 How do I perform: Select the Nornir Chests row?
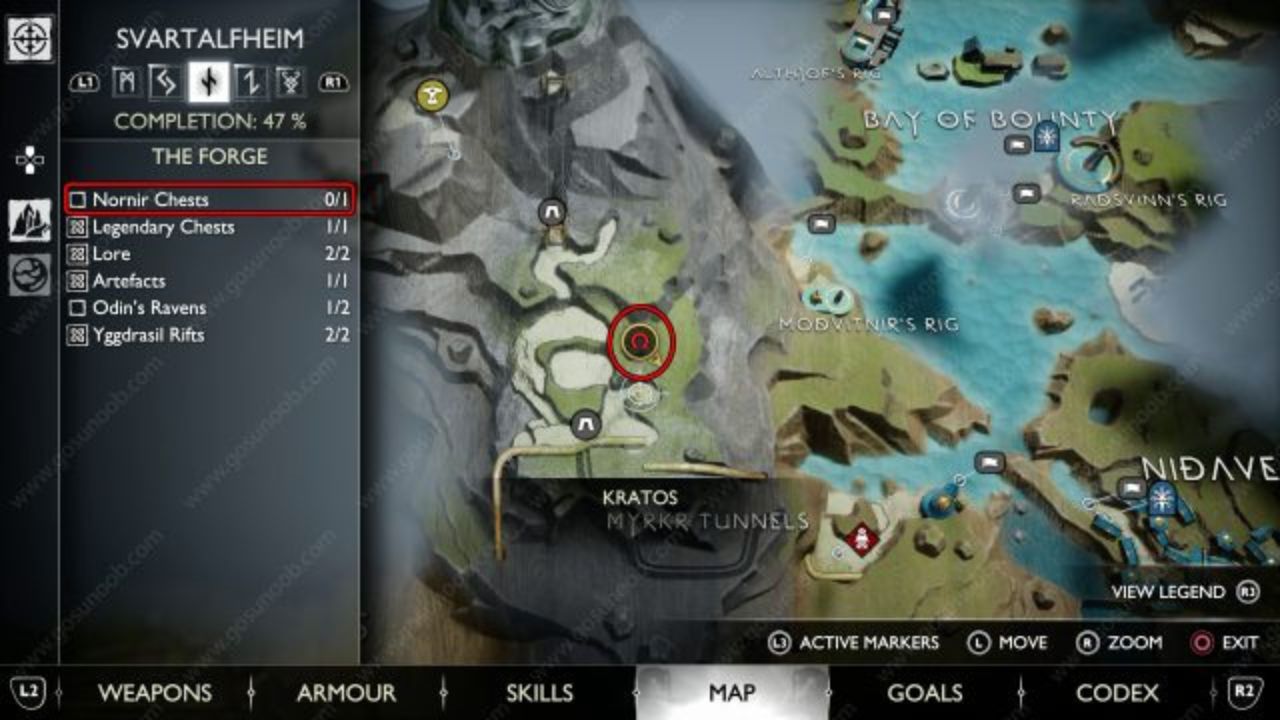click(x=208, y=199)
